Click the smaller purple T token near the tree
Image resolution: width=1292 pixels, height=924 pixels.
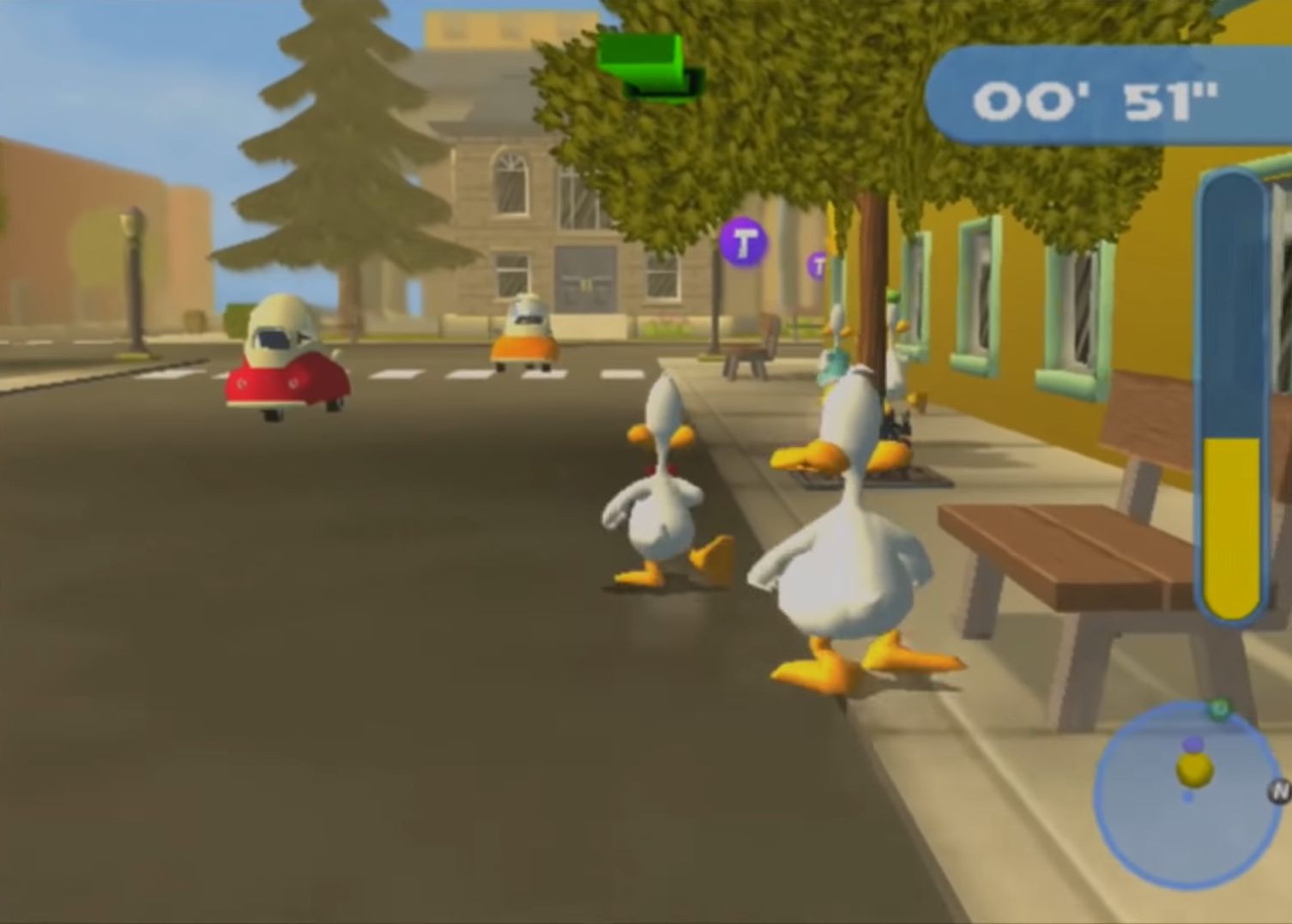pos(819,266)
